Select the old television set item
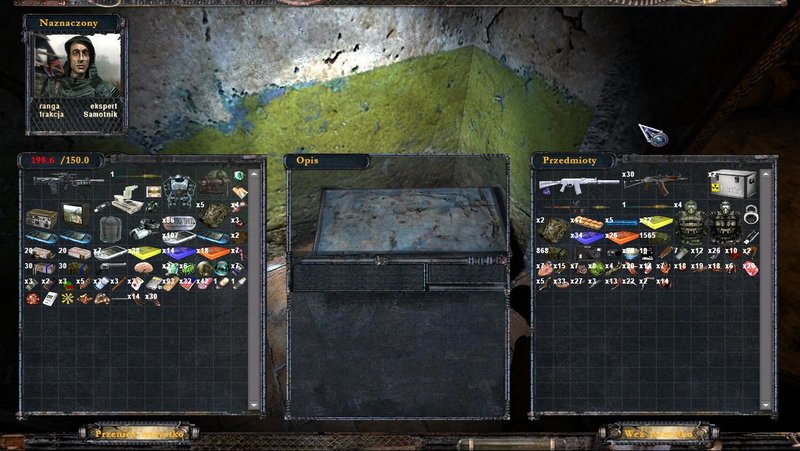This screenshot has width=800, height=451. click(76, 213)
